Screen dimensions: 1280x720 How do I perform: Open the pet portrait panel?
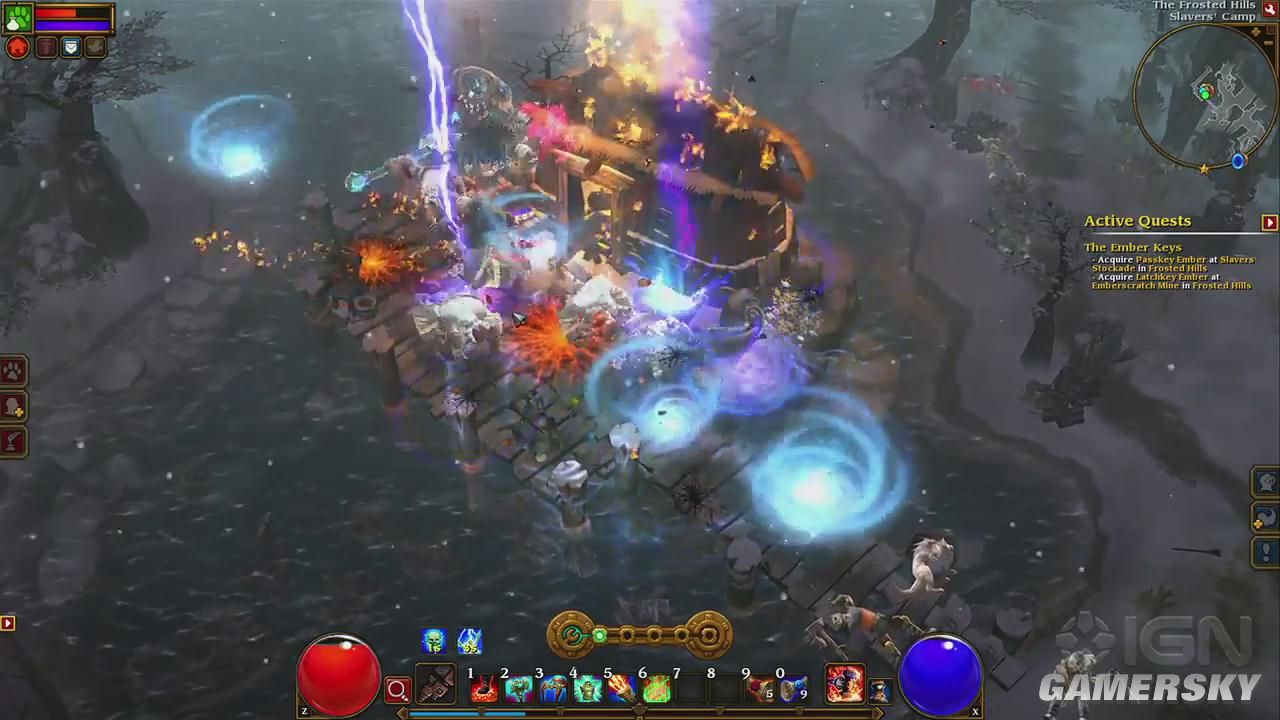pyautogui.click(x=18, y=19)
